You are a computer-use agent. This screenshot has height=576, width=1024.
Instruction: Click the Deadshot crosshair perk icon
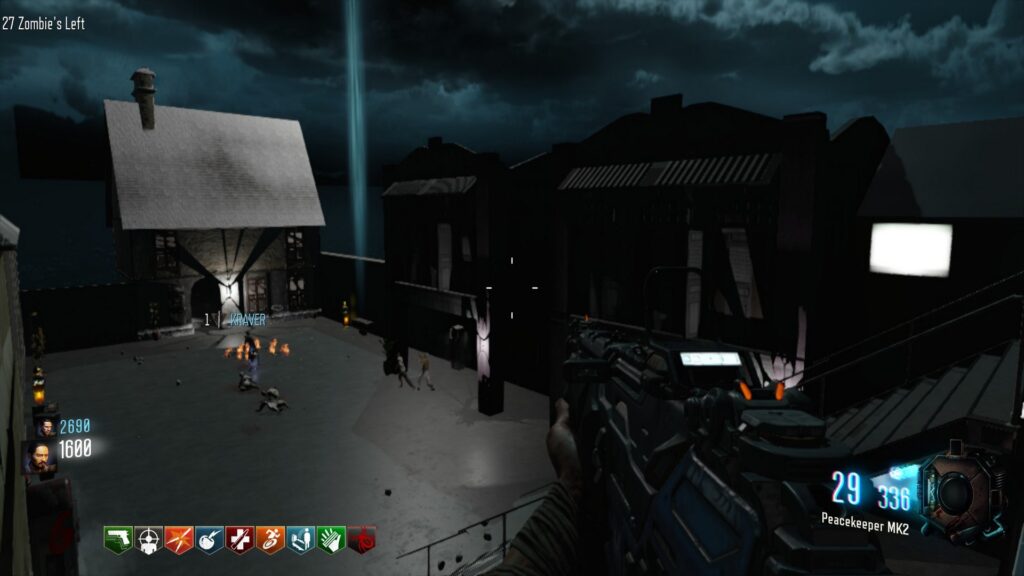[x=149, y=539]
